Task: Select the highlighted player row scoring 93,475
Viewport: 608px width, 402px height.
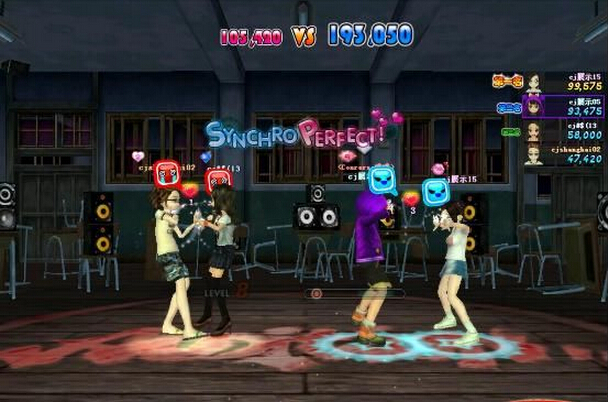Action: (x=563, y=106)
